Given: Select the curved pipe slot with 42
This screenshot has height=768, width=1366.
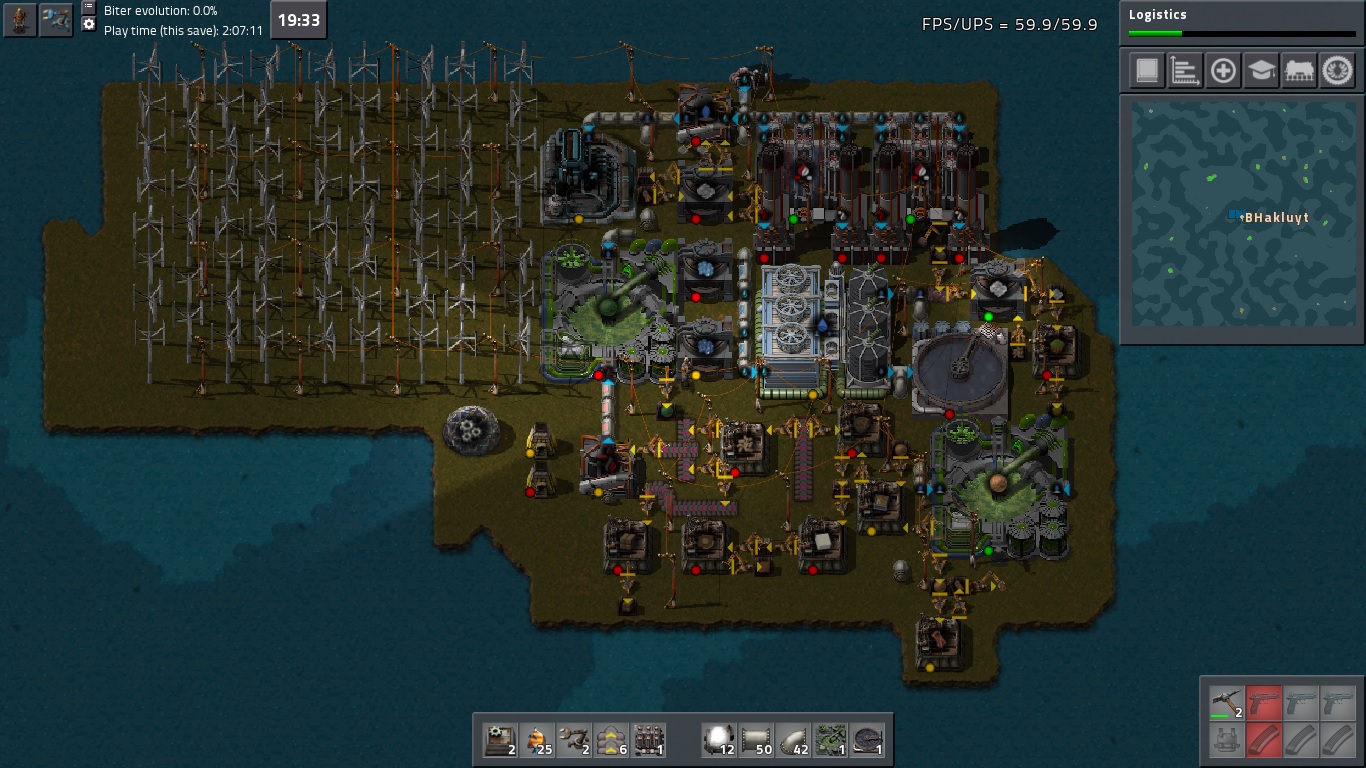Looking at the screenshot, I should point(794,740).
